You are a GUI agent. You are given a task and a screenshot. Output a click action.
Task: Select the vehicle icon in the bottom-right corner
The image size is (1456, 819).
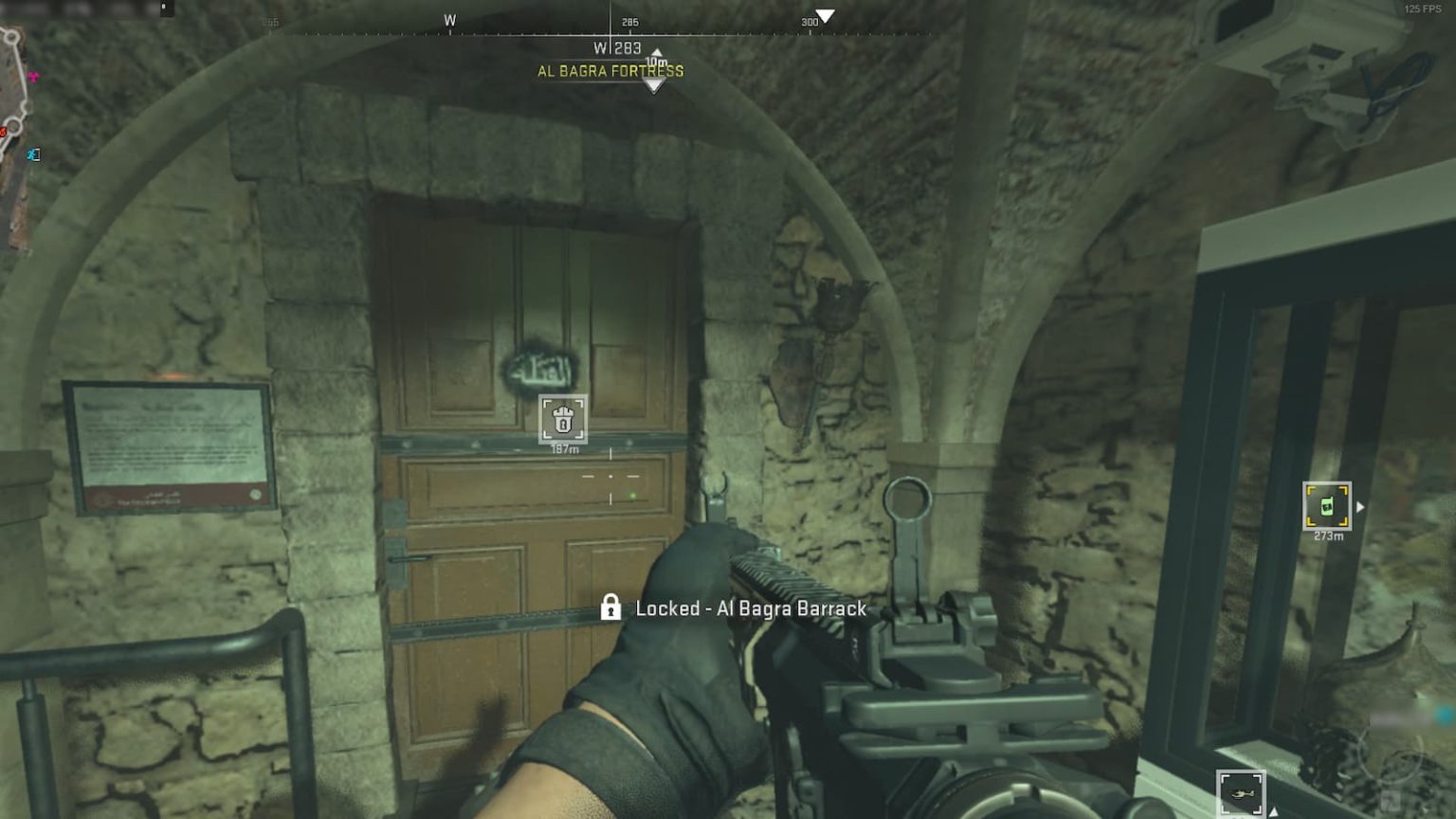click(x=1240, y=794)
